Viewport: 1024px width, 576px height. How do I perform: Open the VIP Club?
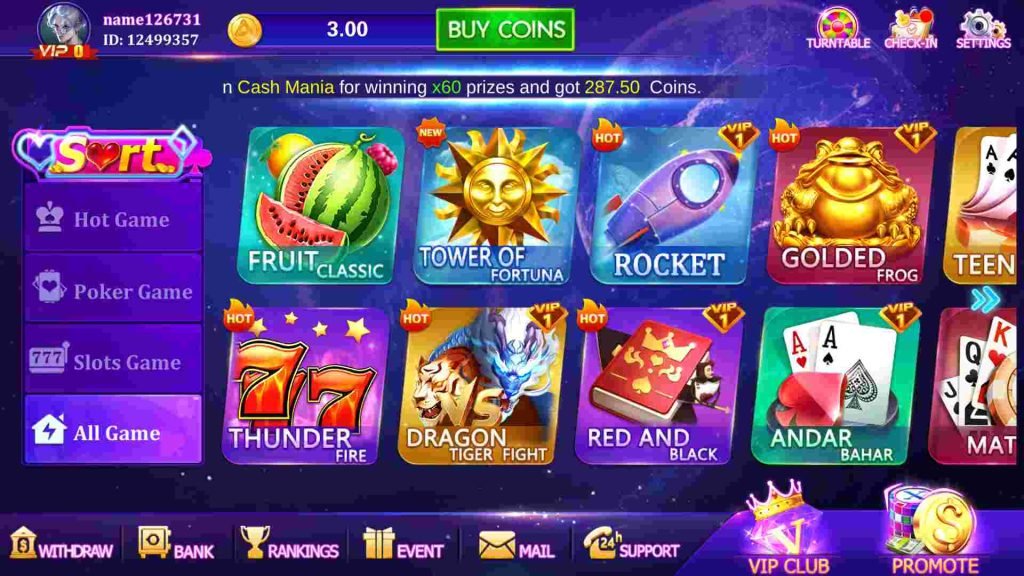click(787, 530)
